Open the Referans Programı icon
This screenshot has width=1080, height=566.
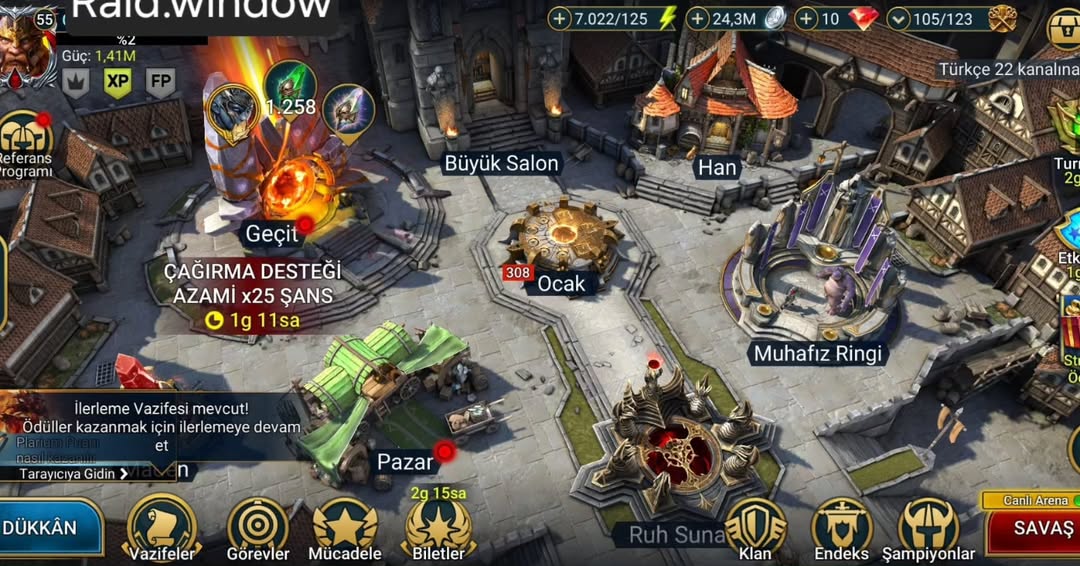coord(25,140)
